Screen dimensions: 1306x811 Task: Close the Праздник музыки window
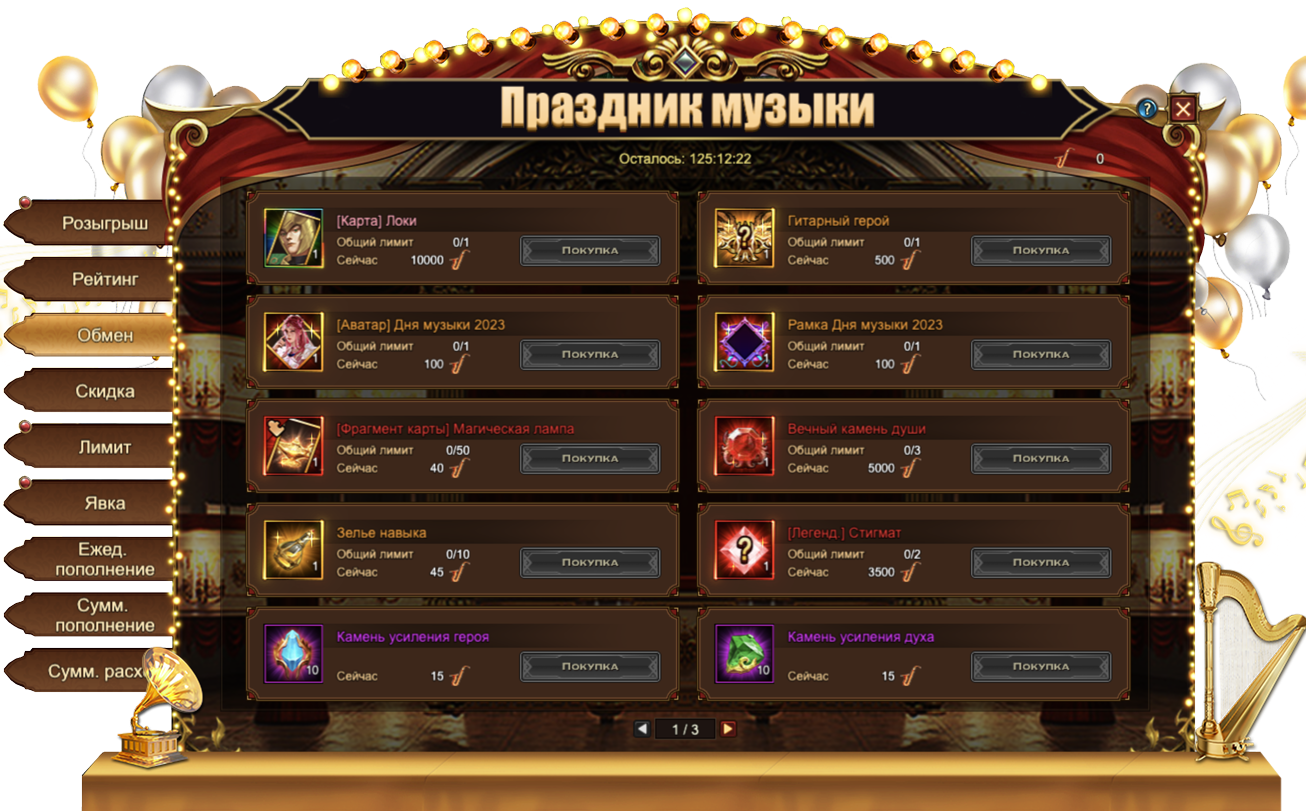click(x=1183, y=108)
